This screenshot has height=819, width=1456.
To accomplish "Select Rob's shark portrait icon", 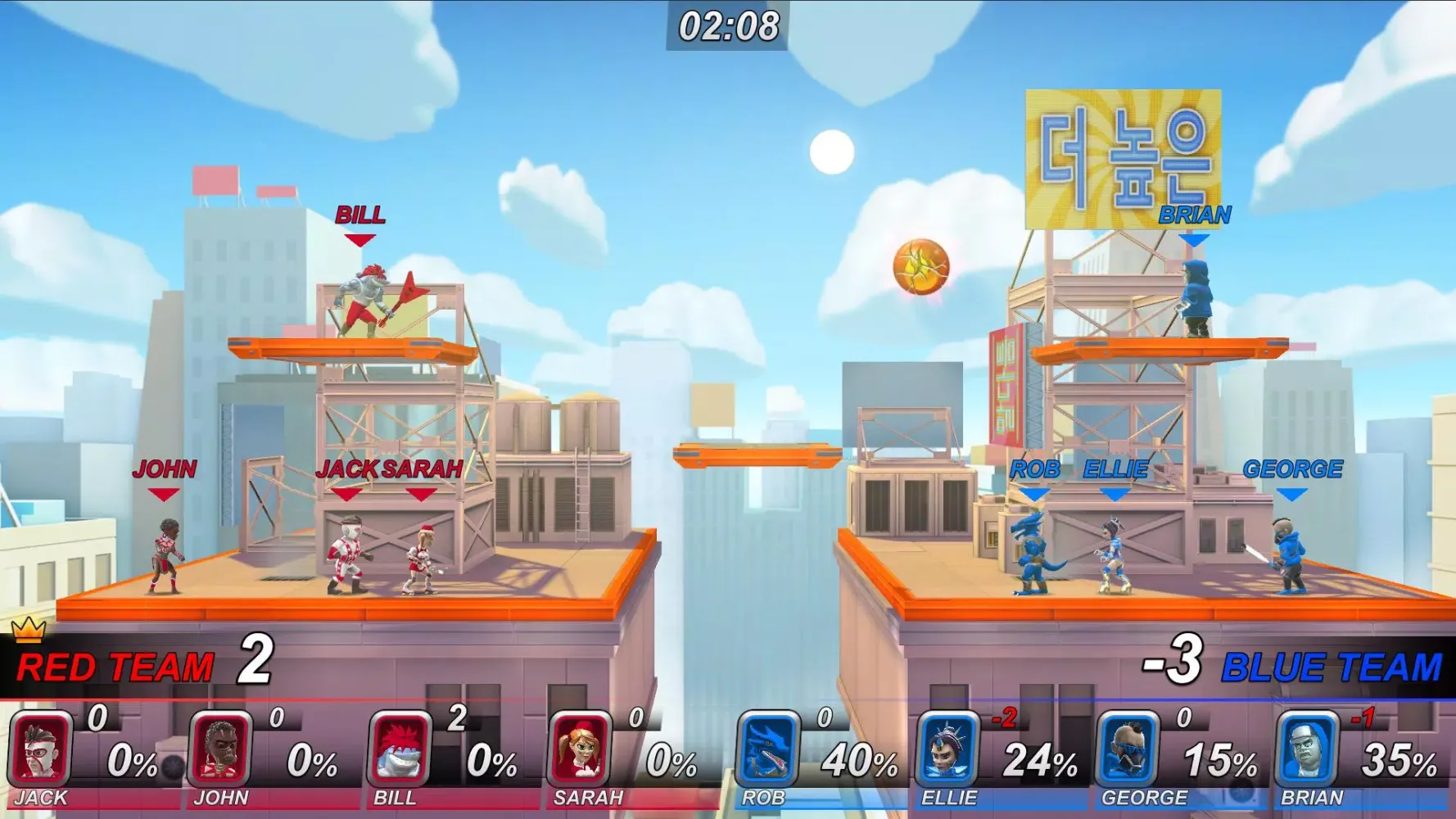I will [x=766, y=745].
